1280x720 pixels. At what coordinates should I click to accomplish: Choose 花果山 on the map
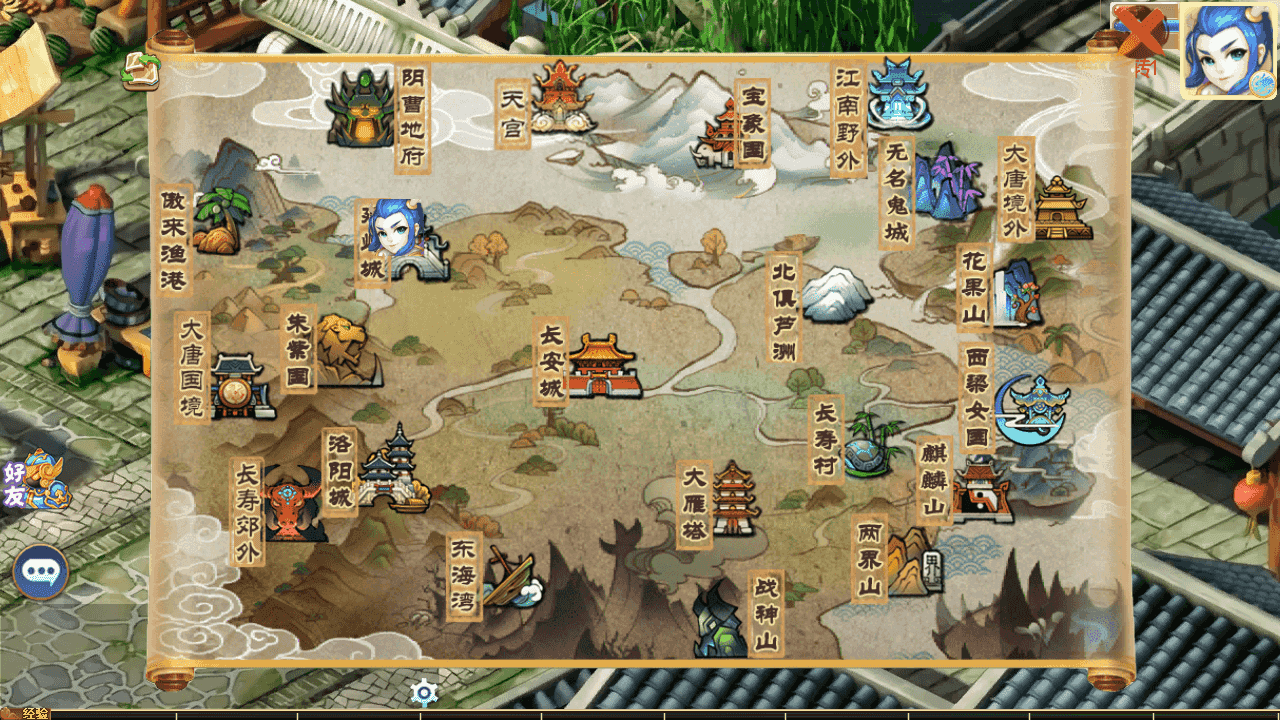(1015, 291)
